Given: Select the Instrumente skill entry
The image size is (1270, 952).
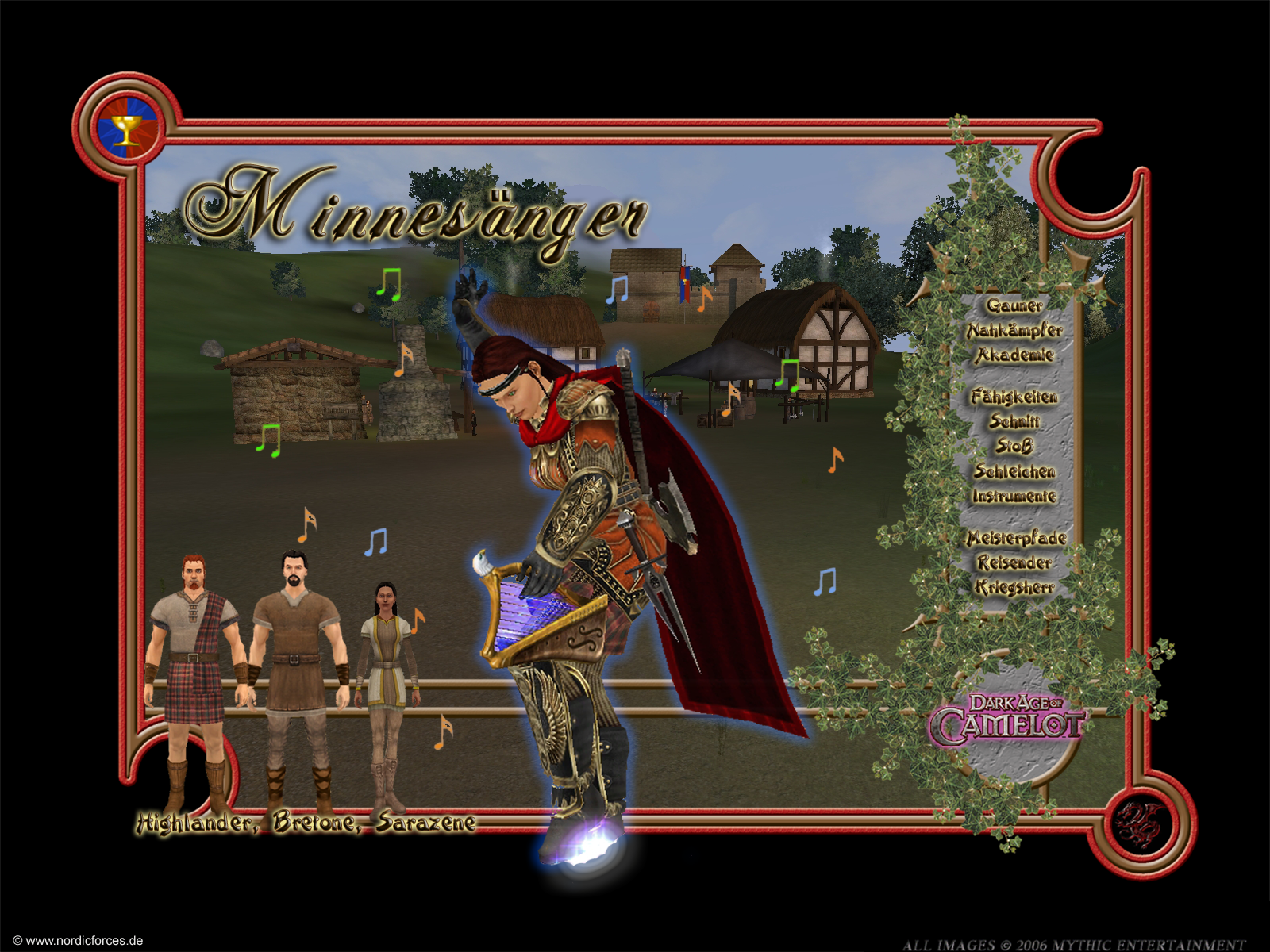Looking at the screenshot, I should pos(1014,497).
